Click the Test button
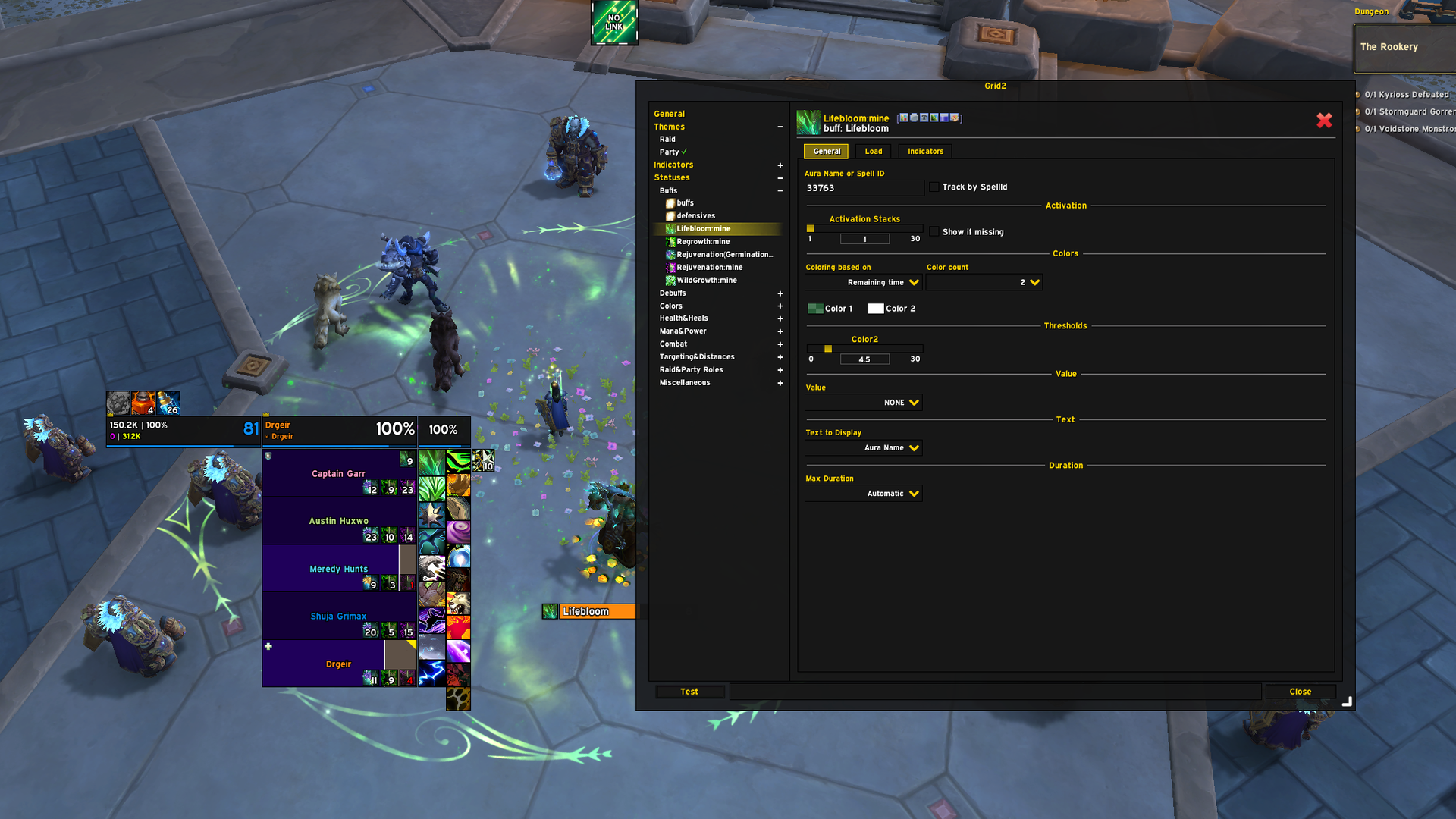 (x=689, y=692)
